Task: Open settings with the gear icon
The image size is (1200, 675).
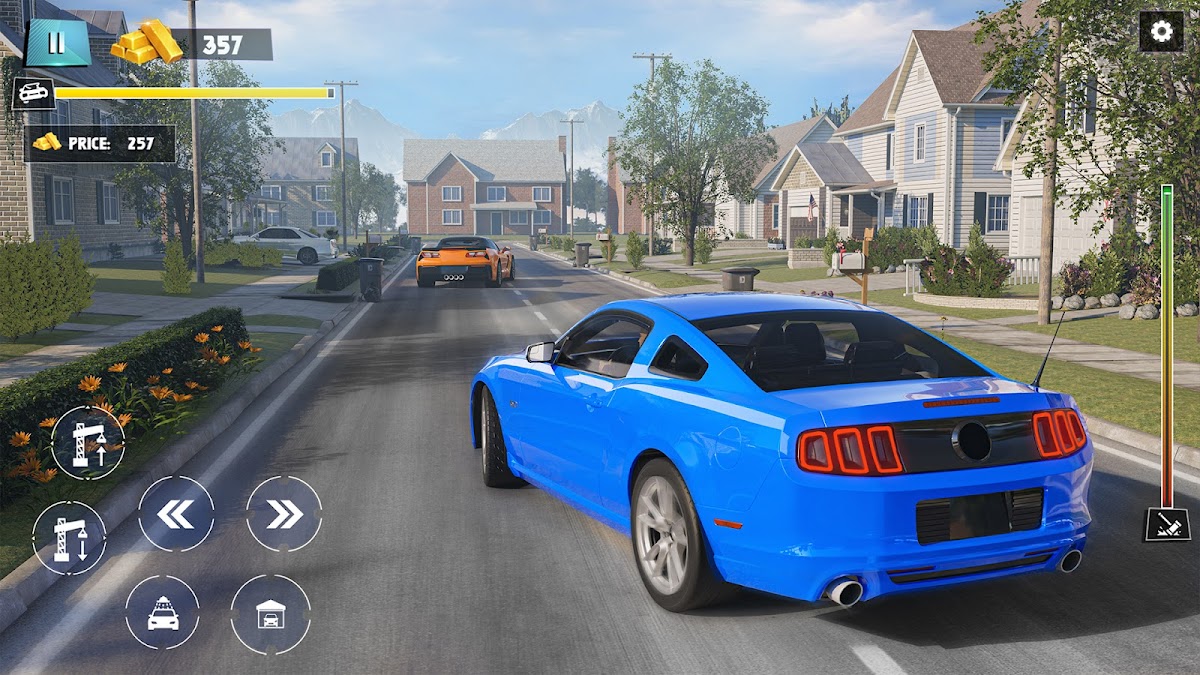Action: pyautogui.click(x=1161, y=31)
